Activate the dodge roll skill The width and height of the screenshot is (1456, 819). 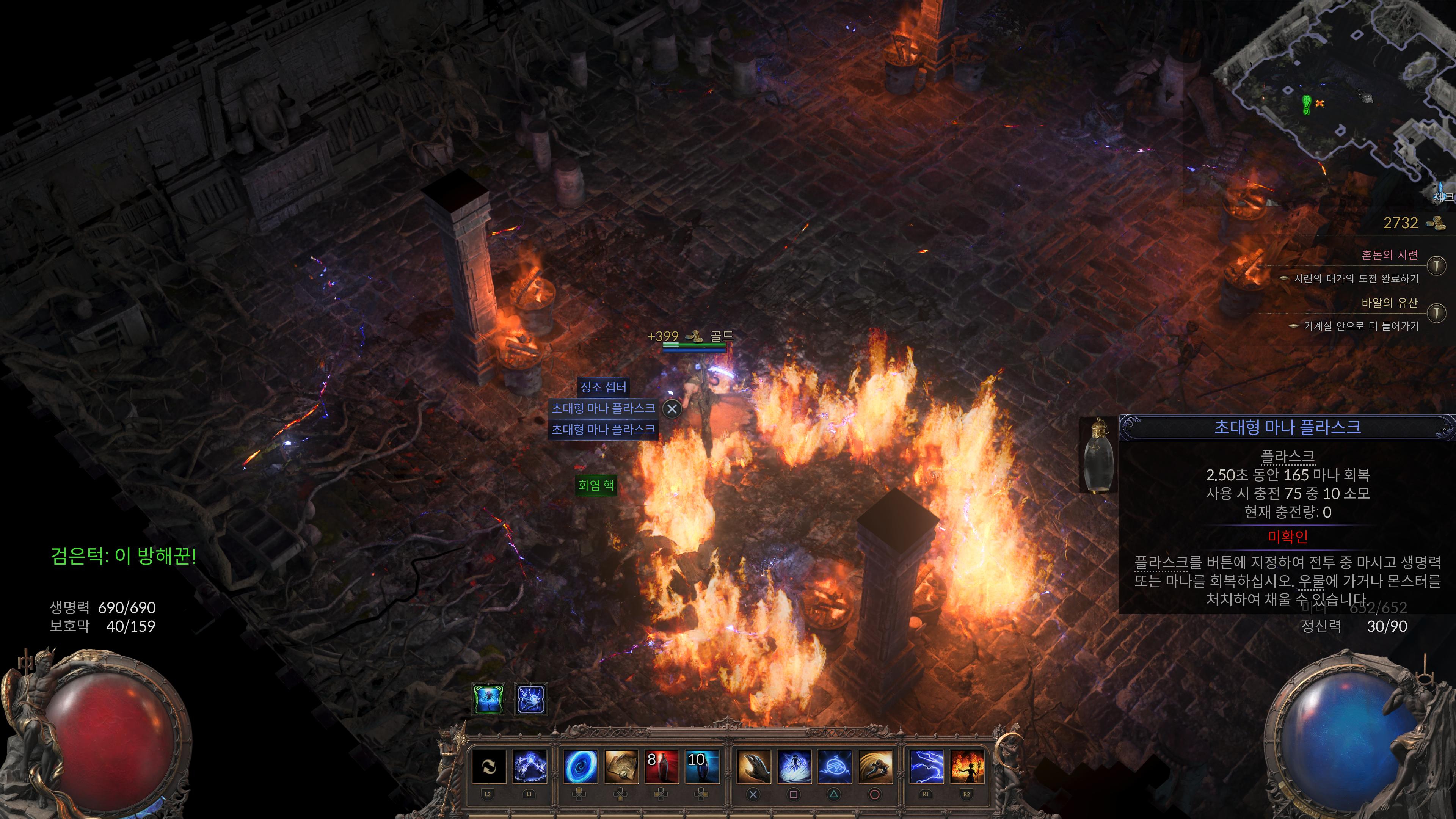click(x=875, y=766)
